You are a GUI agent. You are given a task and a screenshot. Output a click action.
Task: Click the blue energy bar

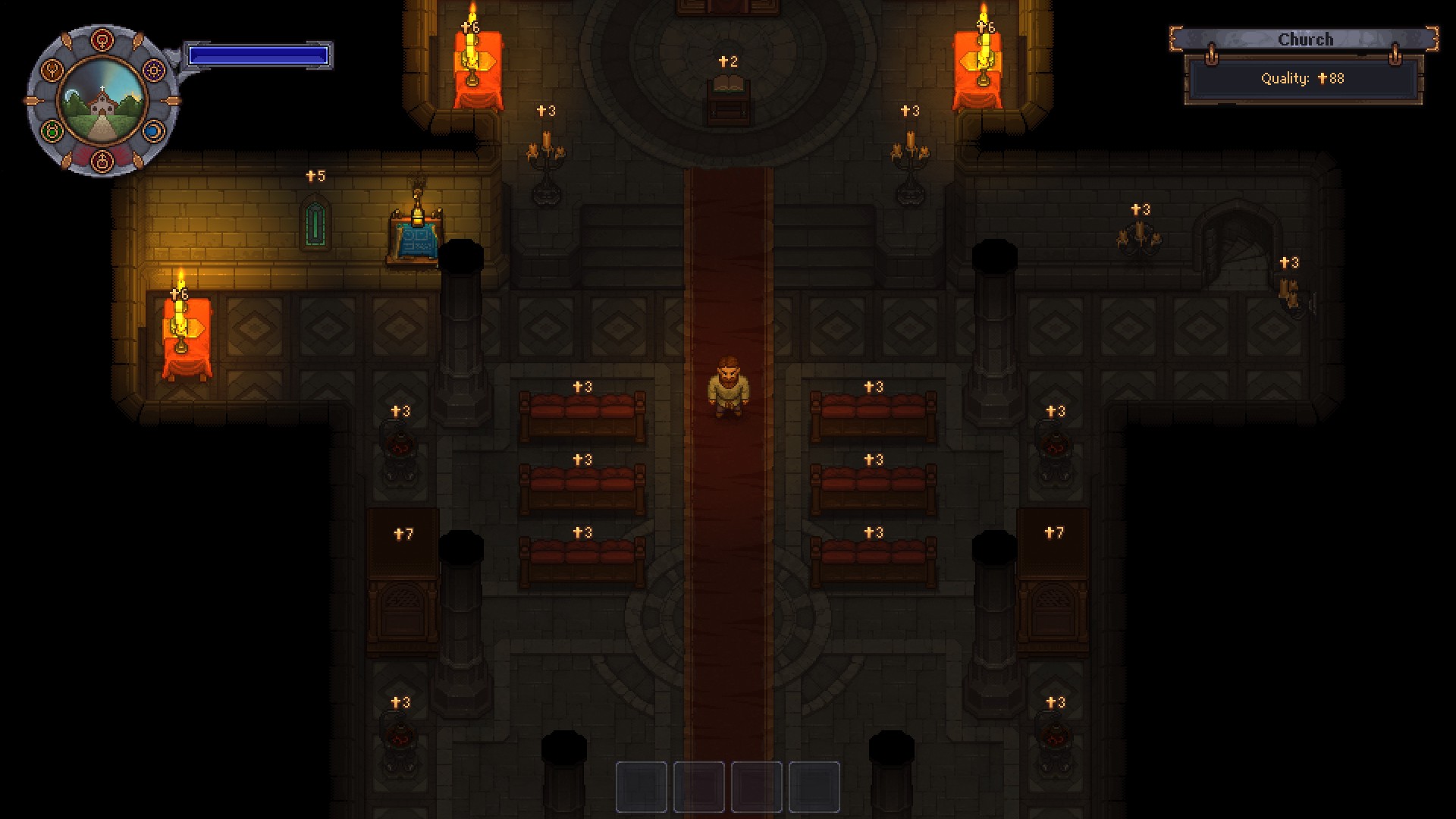pos(259,53)
